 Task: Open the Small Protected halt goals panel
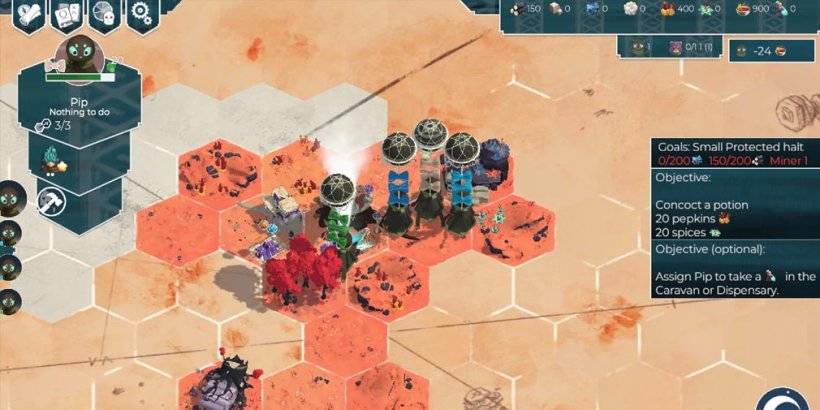734,152
